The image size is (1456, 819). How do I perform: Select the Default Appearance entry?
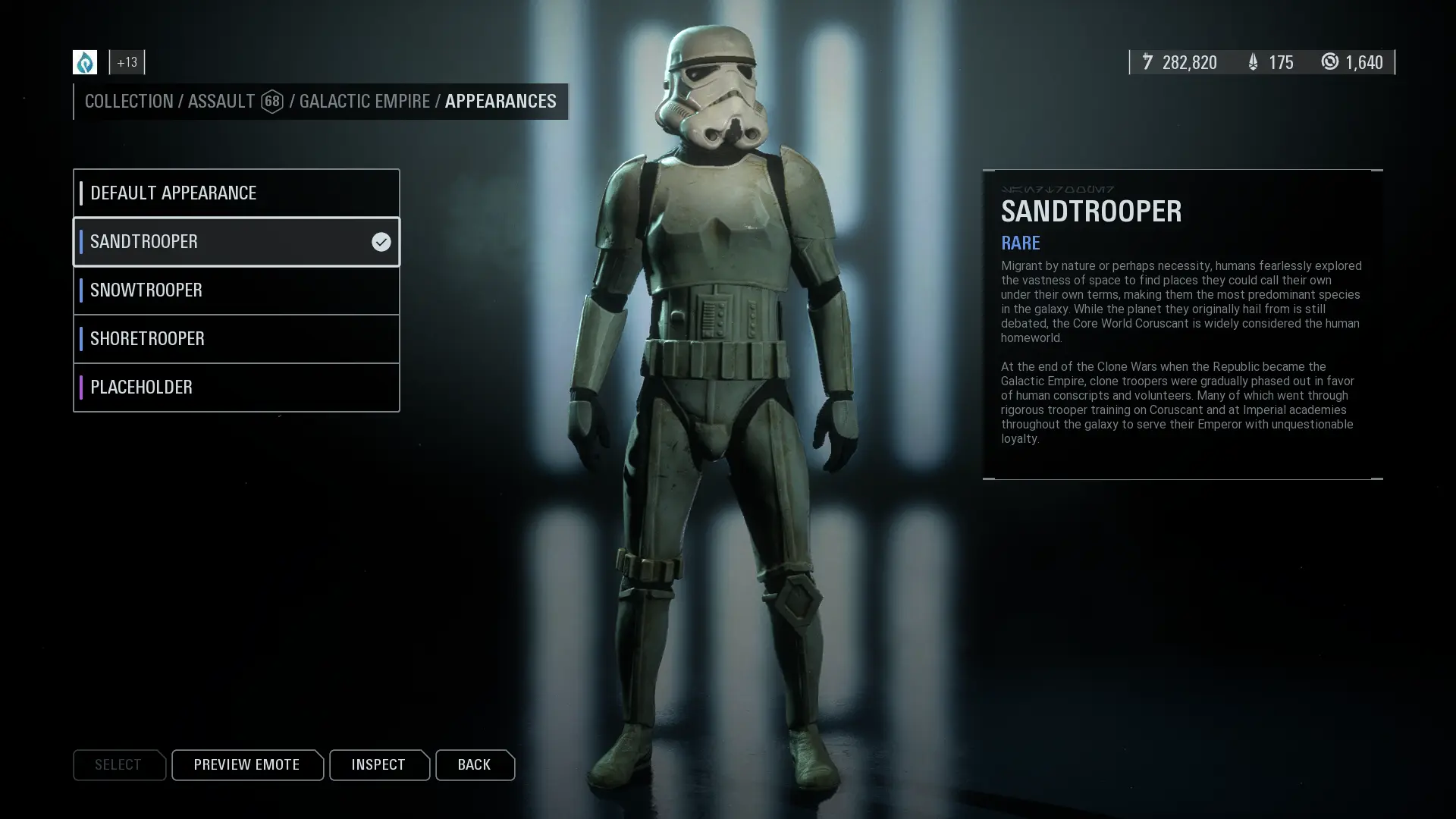(236, 193)
